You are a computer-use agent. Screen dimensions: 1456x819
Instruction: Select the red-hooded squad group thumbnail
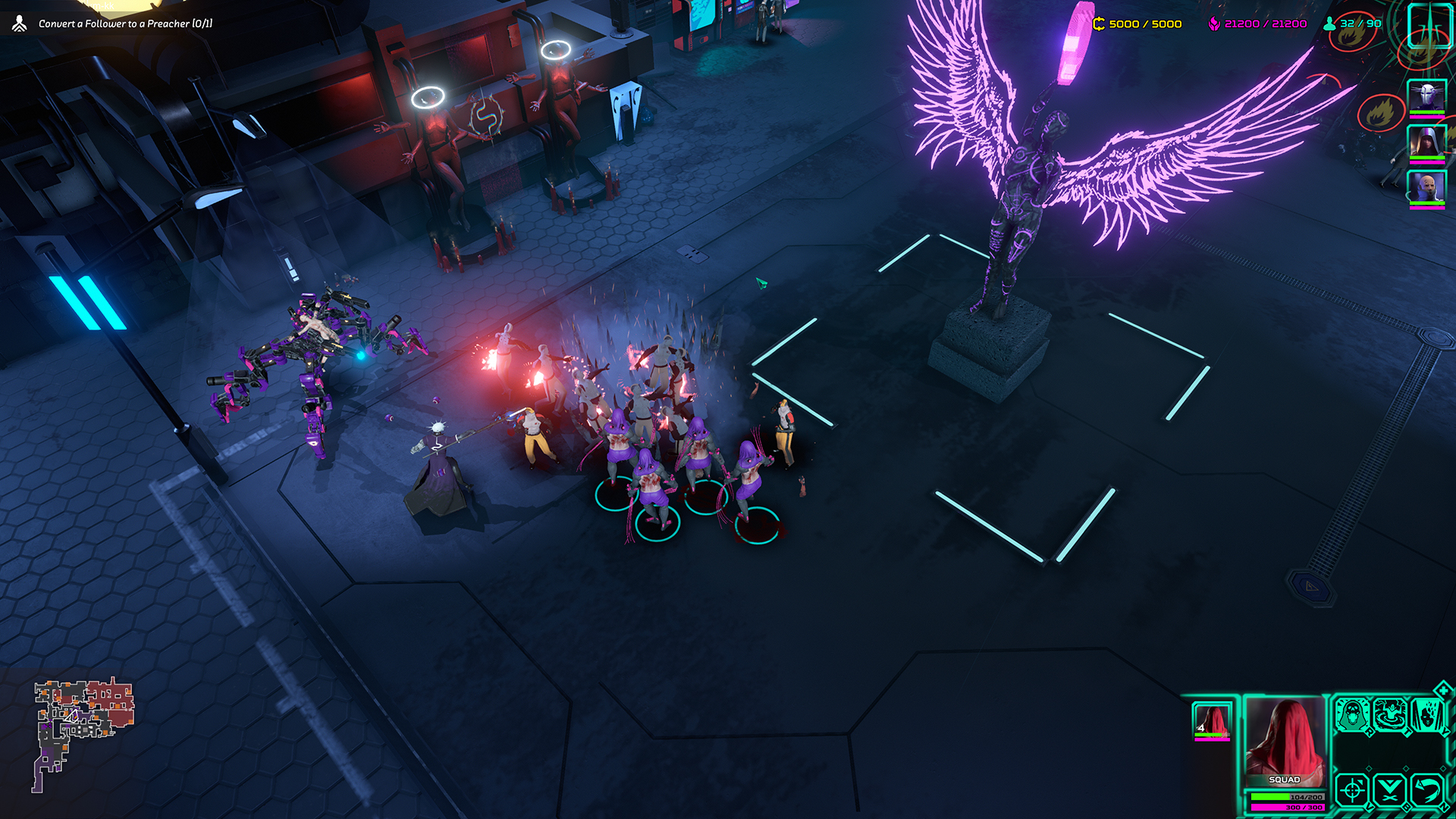coord(1211,720)
